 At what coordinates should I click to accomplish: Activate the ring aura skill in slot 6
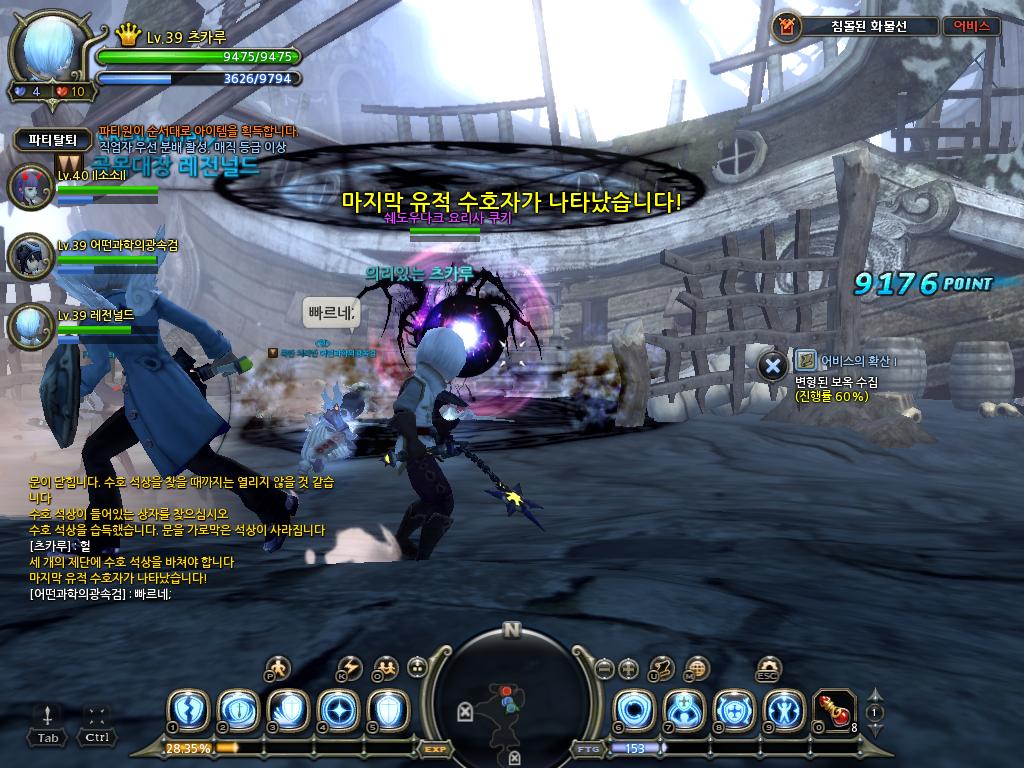[634, 710]
